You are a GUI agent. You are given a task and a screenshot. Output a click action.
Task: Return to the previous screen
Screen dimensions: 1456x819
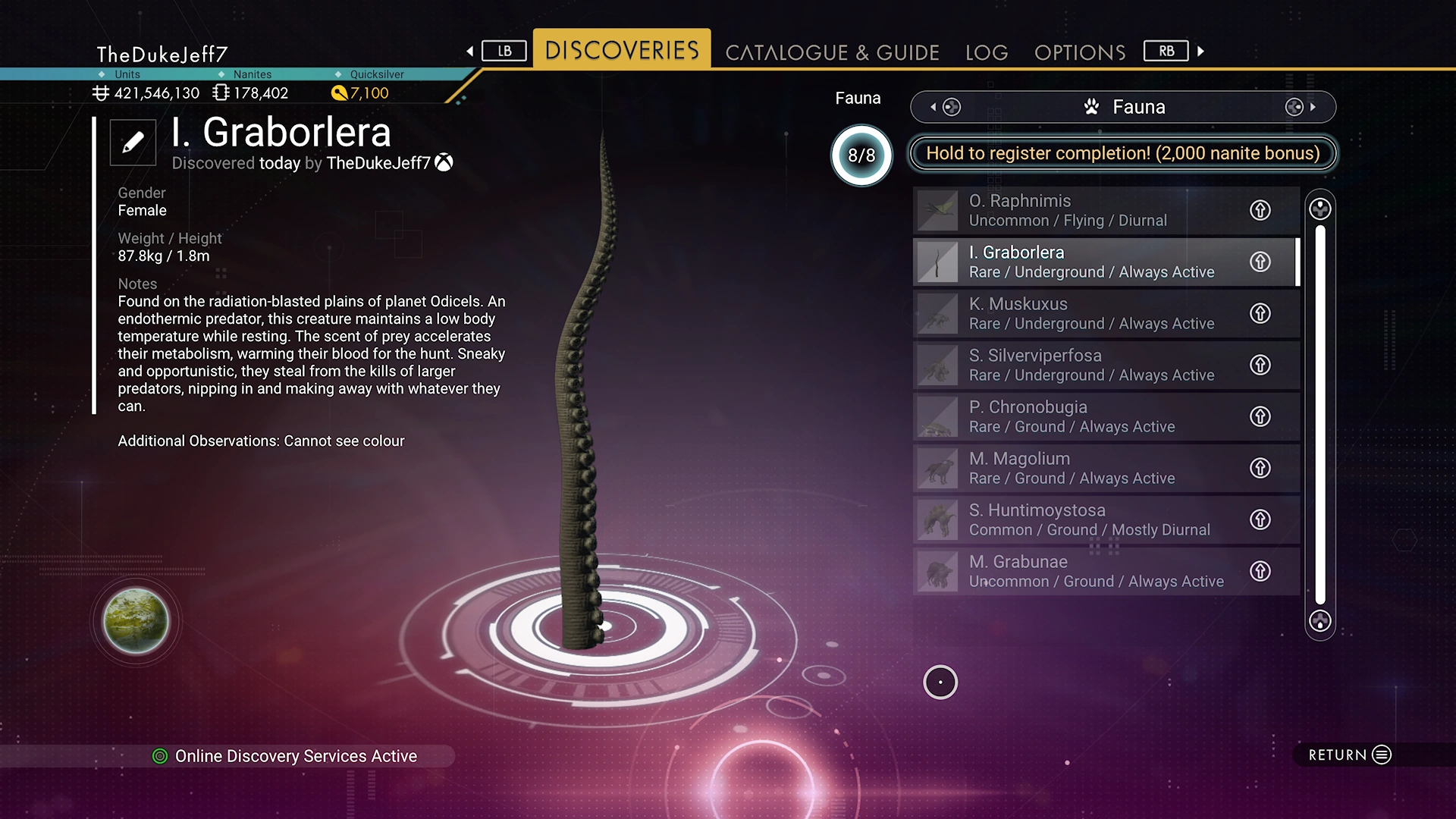1350,755
